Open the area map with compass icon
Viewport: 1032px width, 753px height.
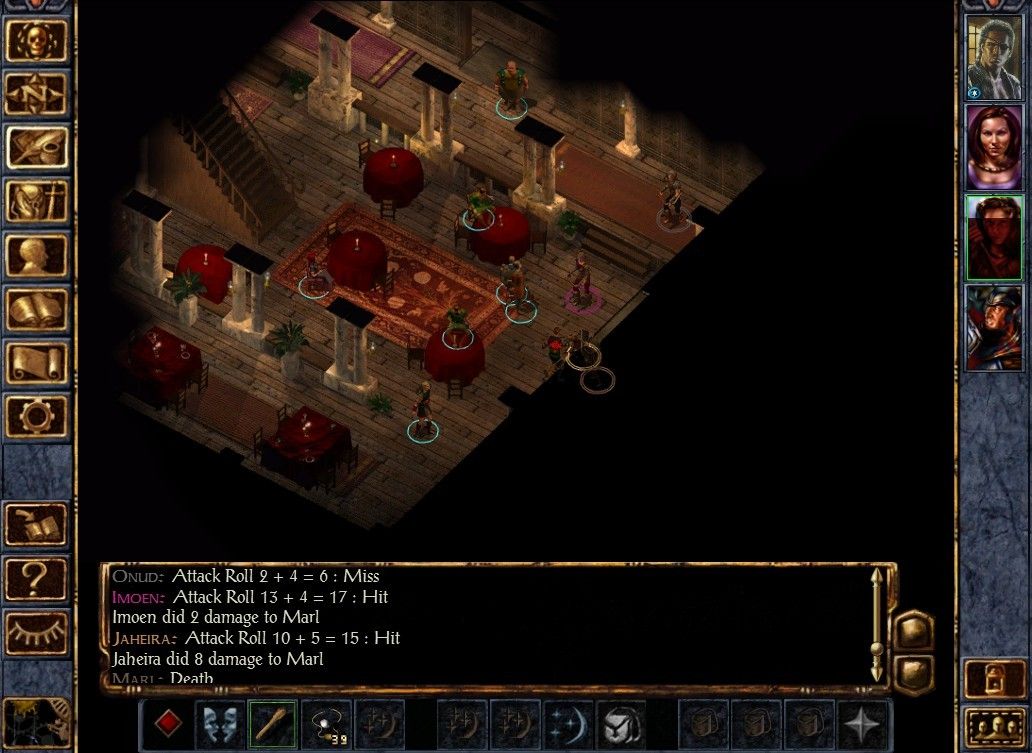pos(38,94)
